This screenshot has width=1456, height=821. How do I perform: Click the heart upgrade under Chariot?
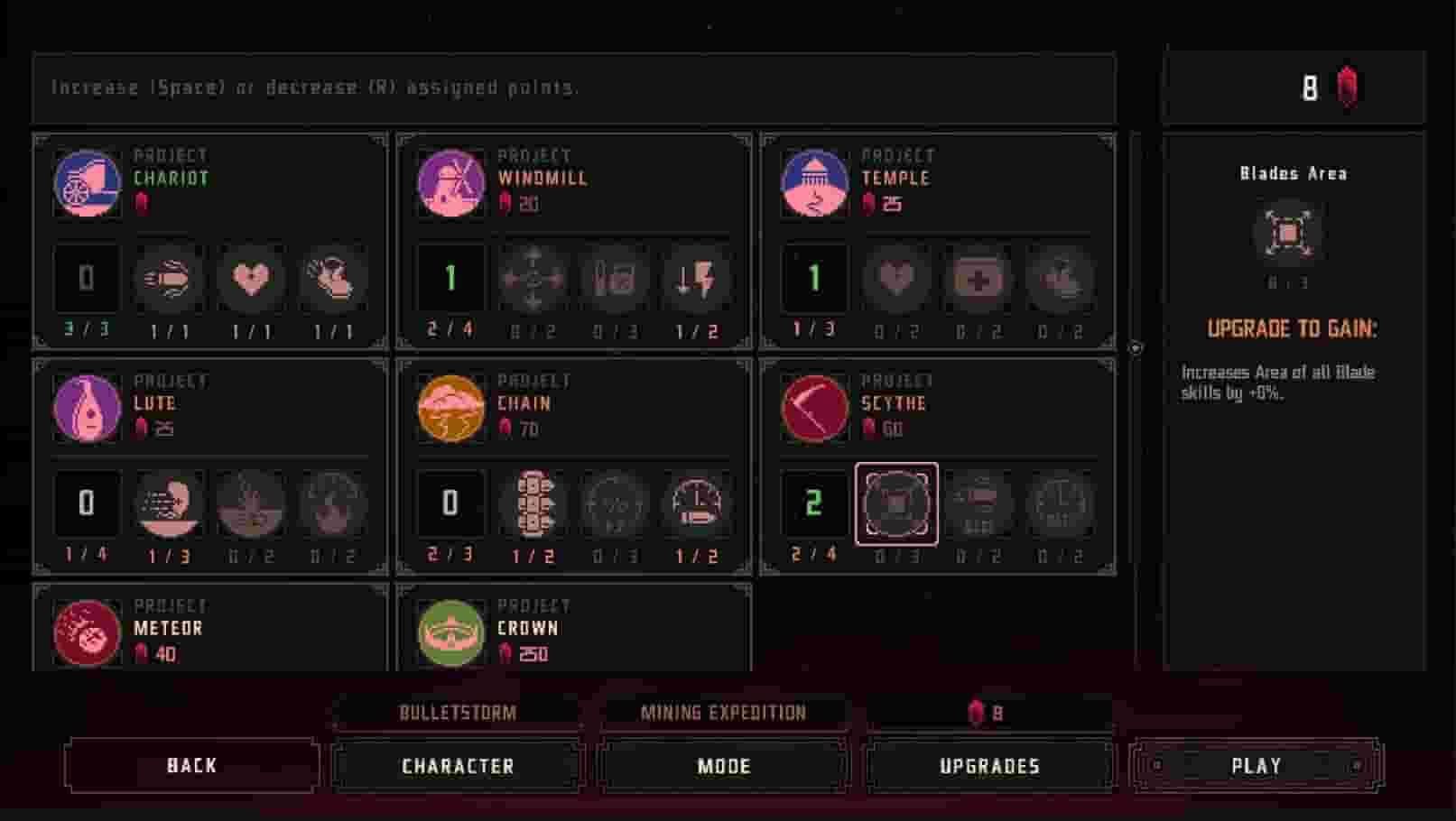(x=251, y=281)
